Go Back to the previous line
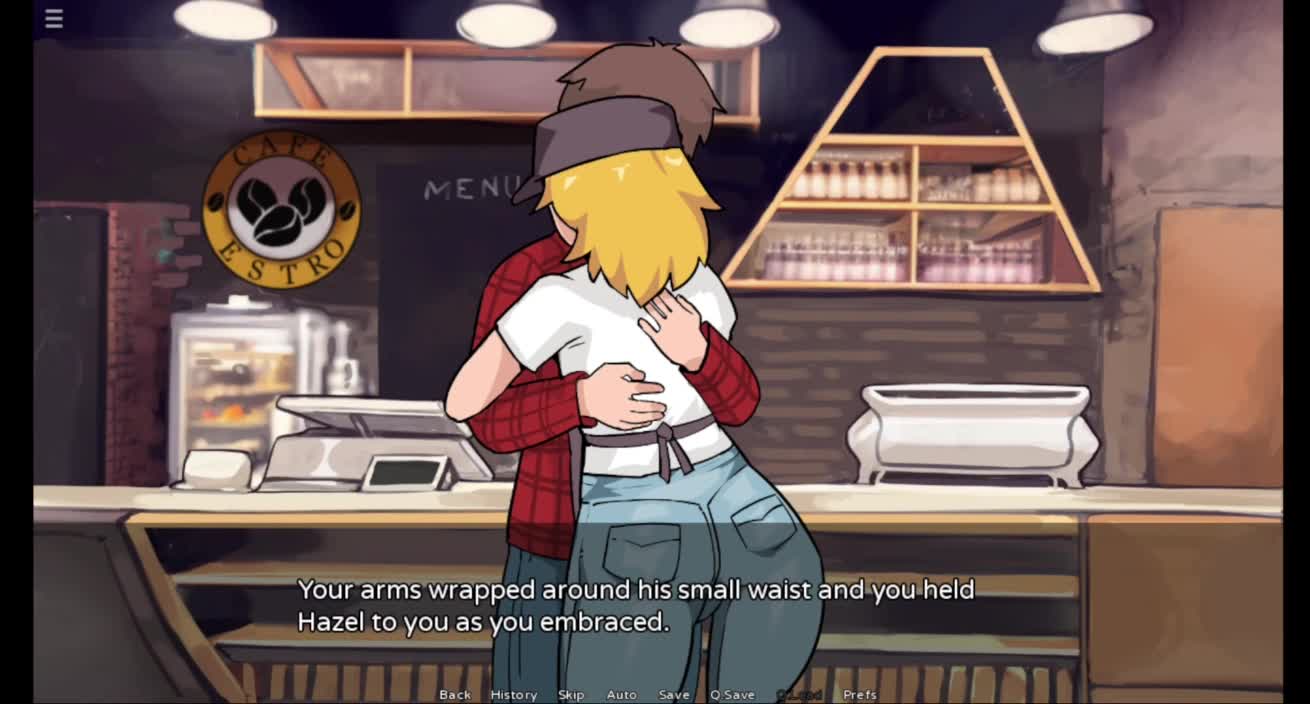Screen dimensions: 1310x704 coord(455,695)
